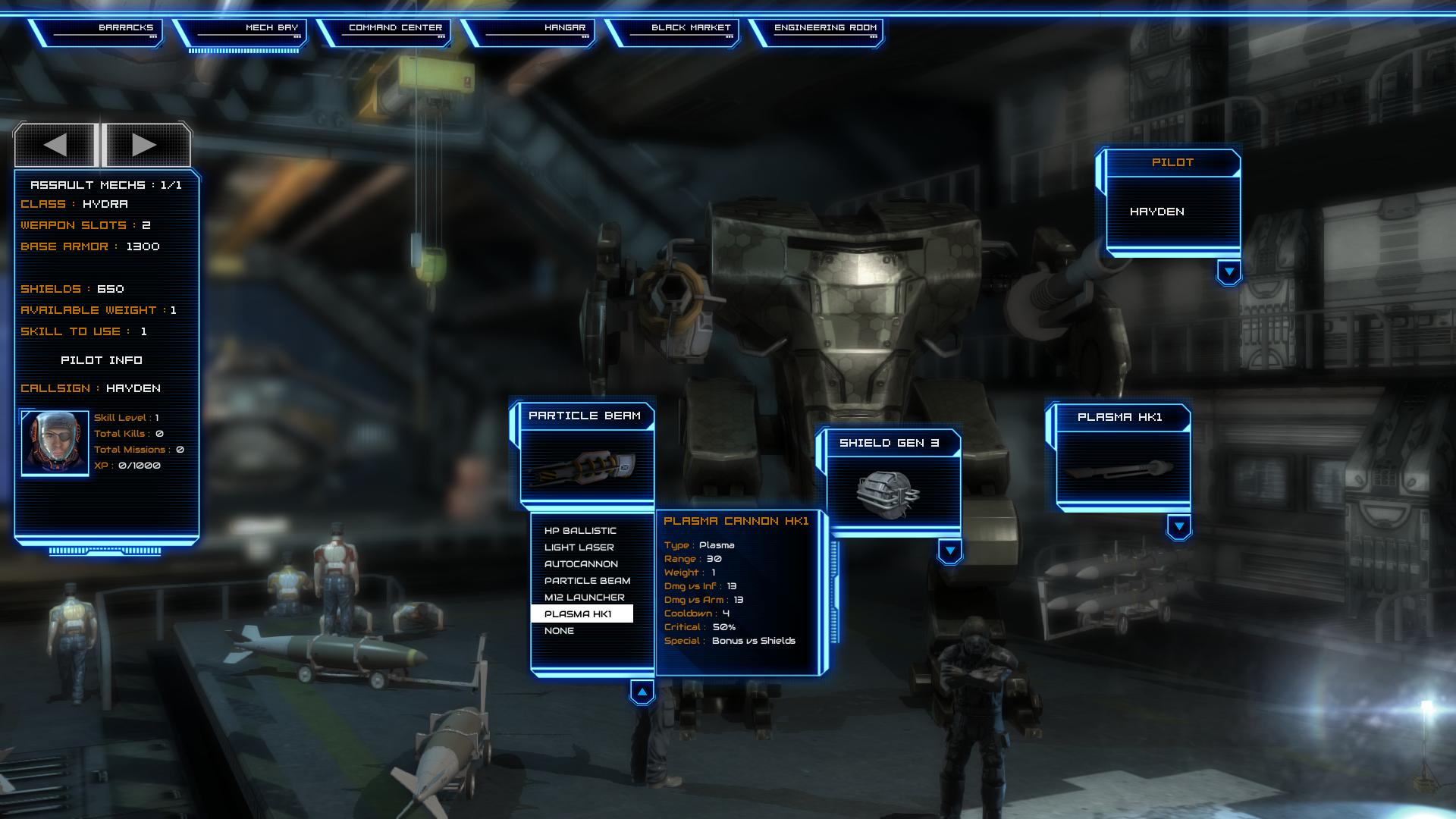Viewport: 1456px width, 819px height.
Task: Choose M12 Launcher in the list
Action: pos(580,597)
